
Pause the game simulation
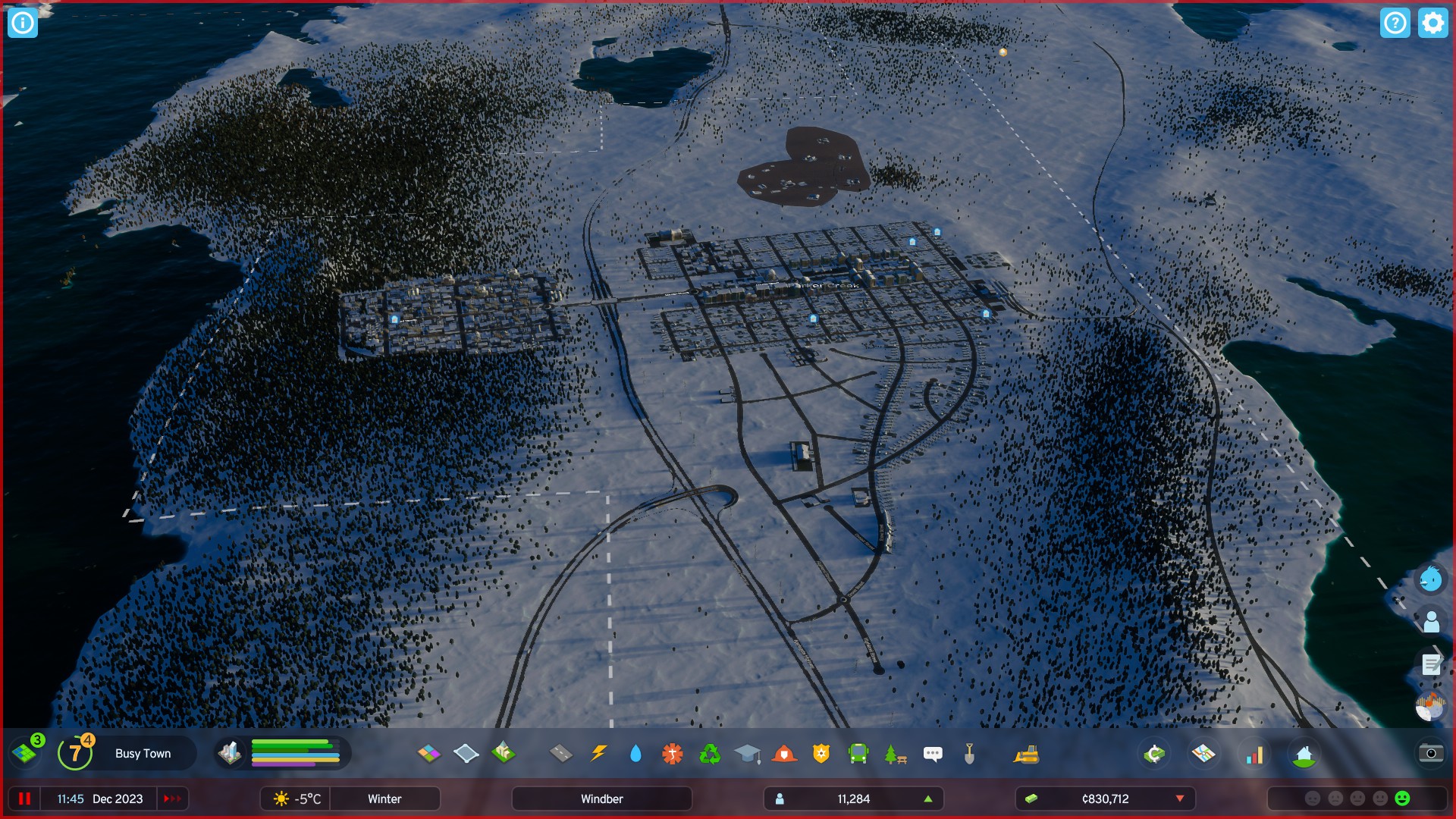[24, 799]
